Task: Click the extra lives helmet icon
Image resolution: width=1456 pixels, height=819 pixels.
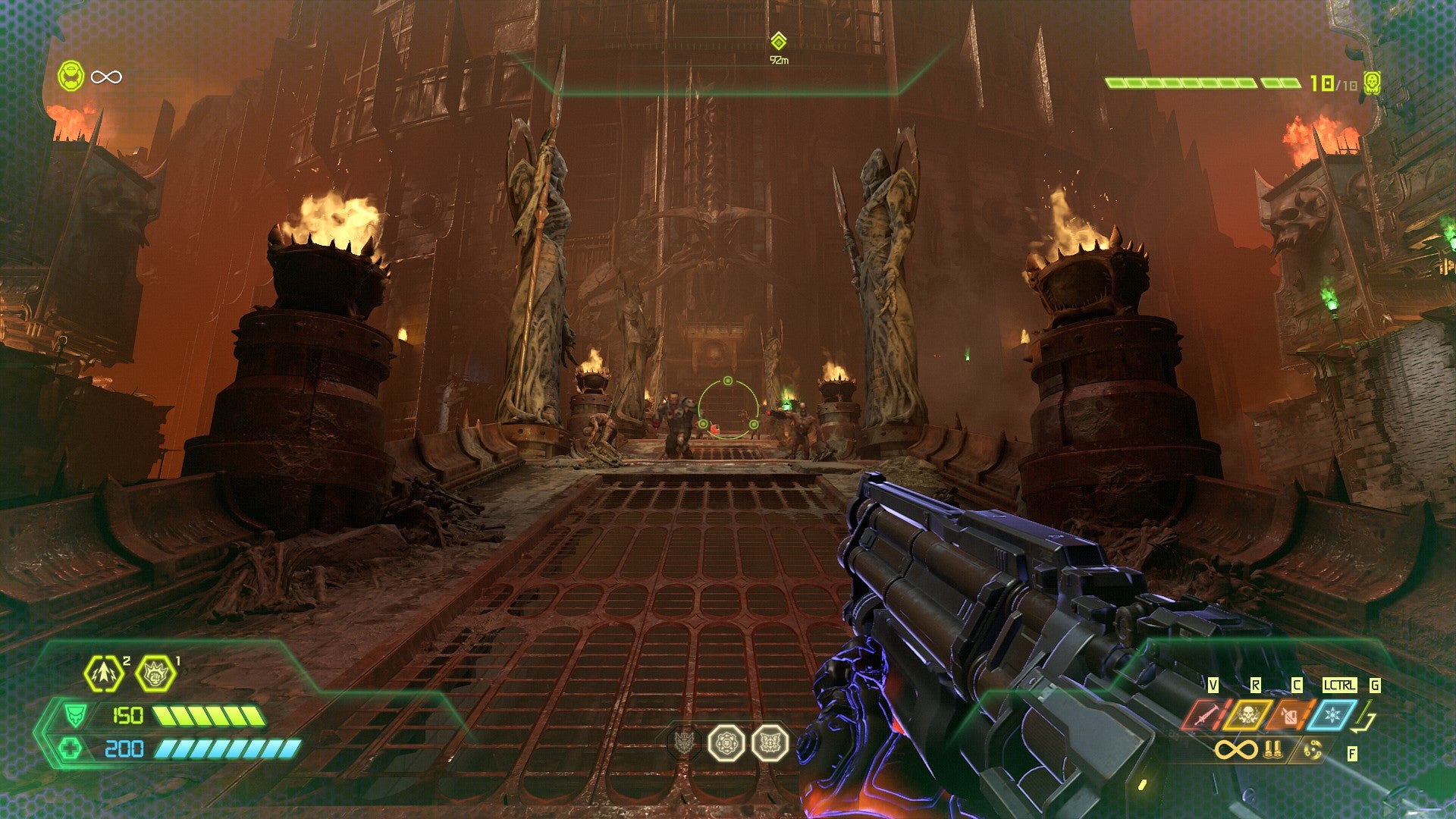Action: (71, 77)
